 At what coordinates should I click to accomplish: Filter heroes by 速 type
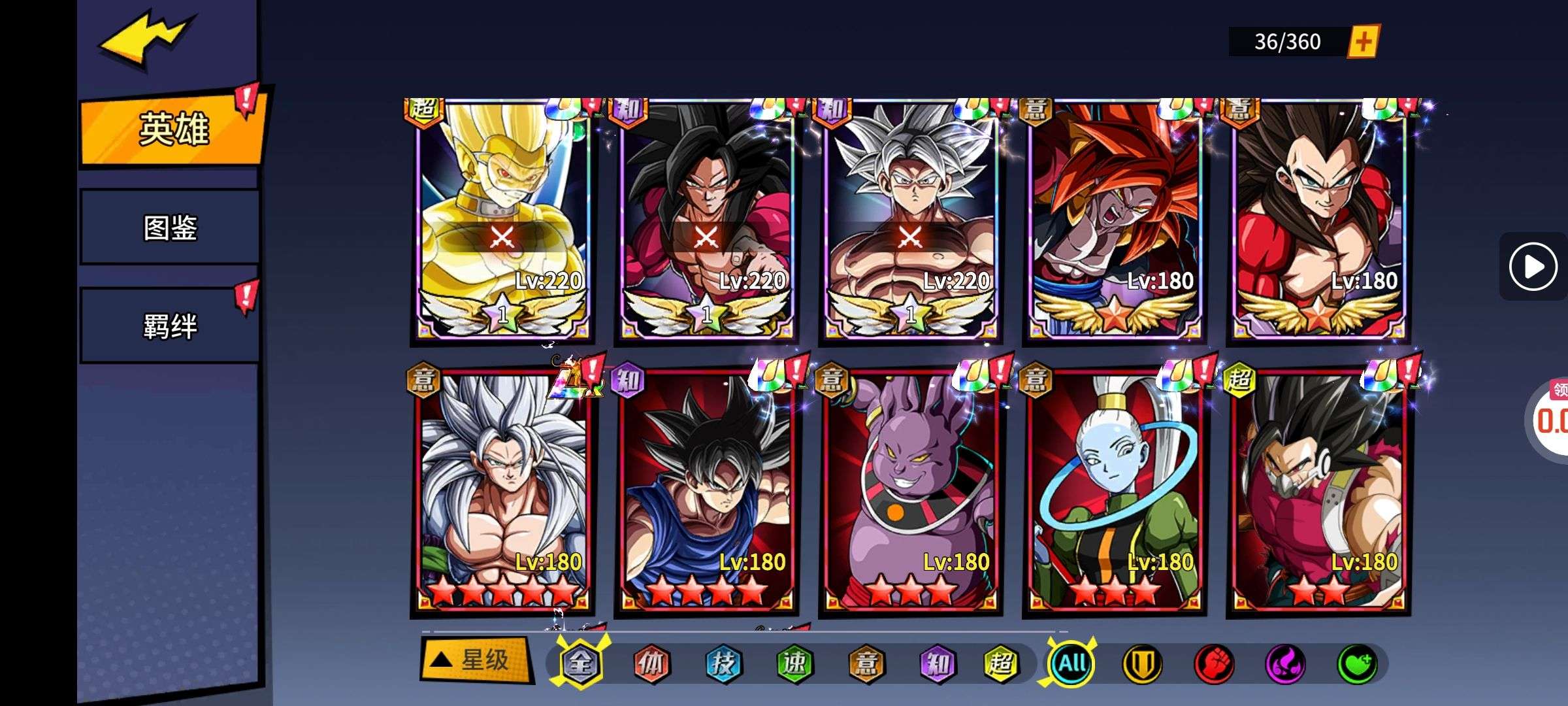794,664
